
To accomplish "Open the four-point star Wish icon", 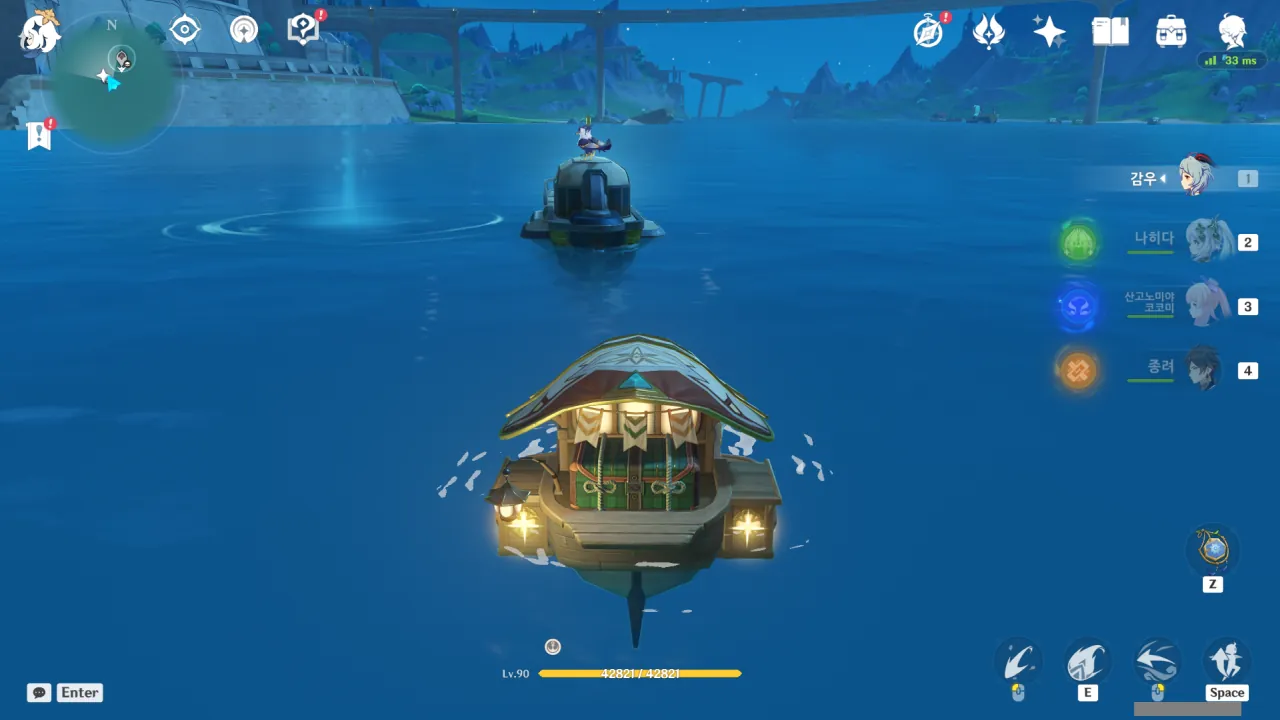I will point(1049,32).
